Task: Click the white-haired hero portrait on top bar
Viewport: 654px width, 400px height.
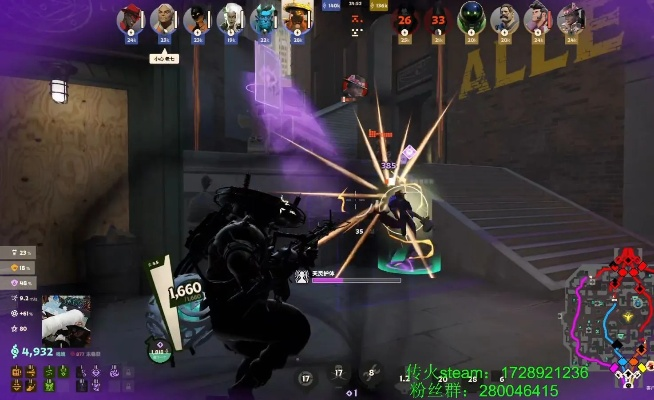Action: tap(229, 18)
